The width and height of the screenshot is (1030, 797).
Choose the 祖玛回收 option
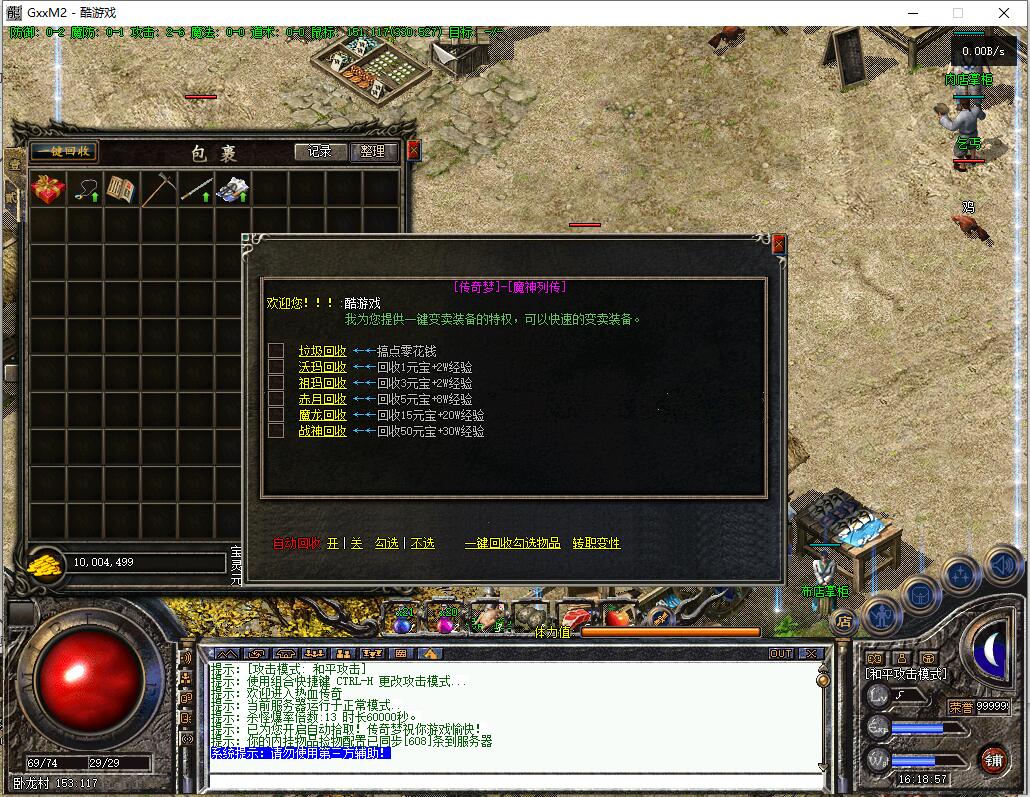pos(322,383)
